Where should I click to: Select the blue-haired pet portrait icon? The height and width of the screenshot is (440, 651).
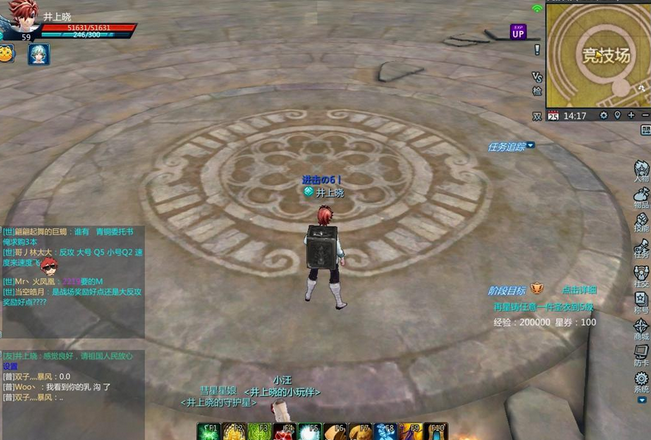[37, 54]
